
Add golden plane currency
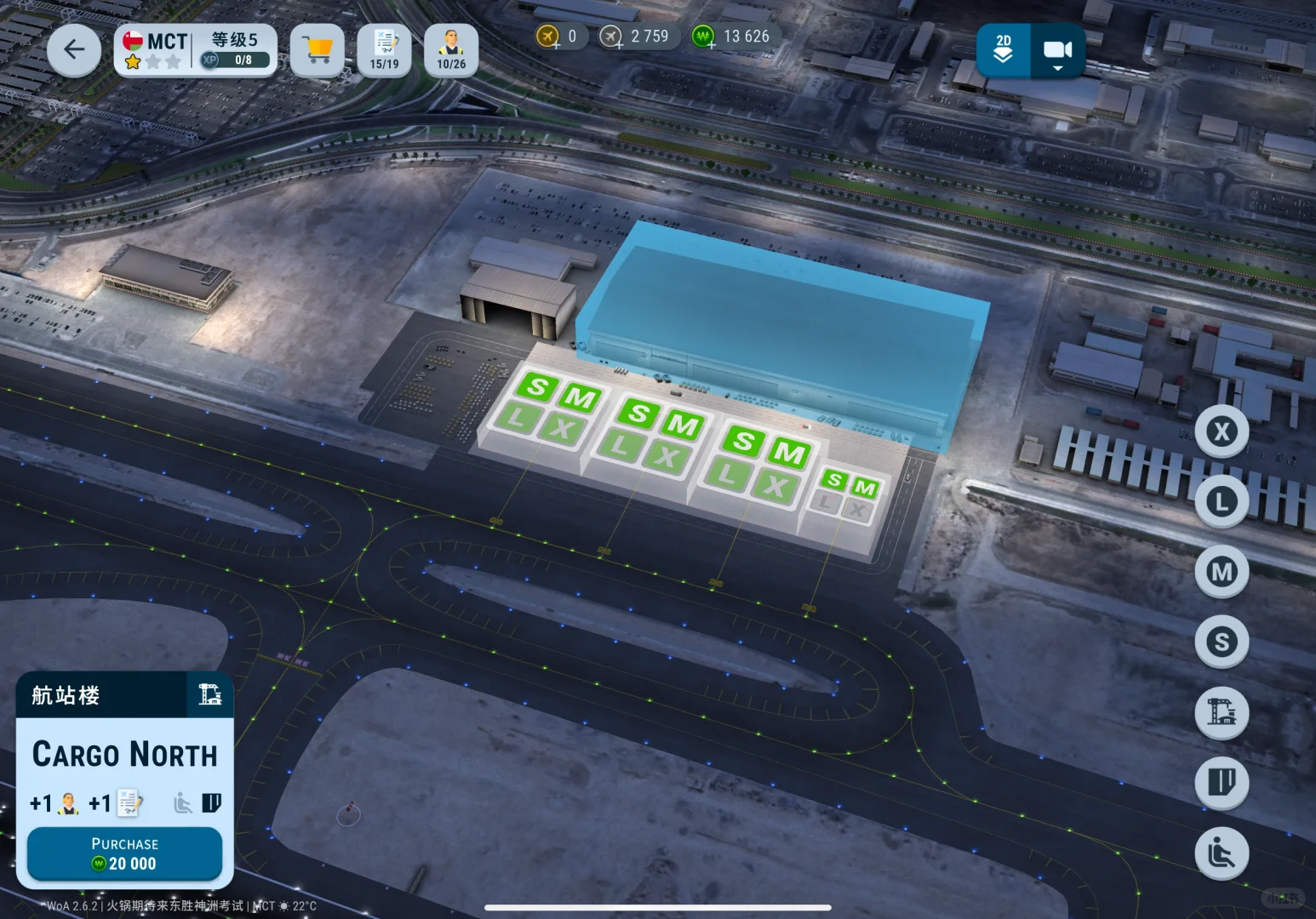point(548,37)
